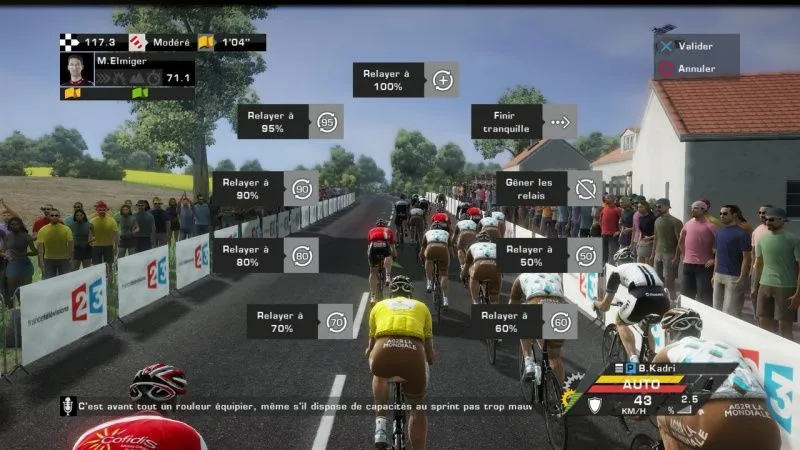The image size is (800, 450).
Task: Pick the Relayer à 80% option
Action: (x=265, y=255)
